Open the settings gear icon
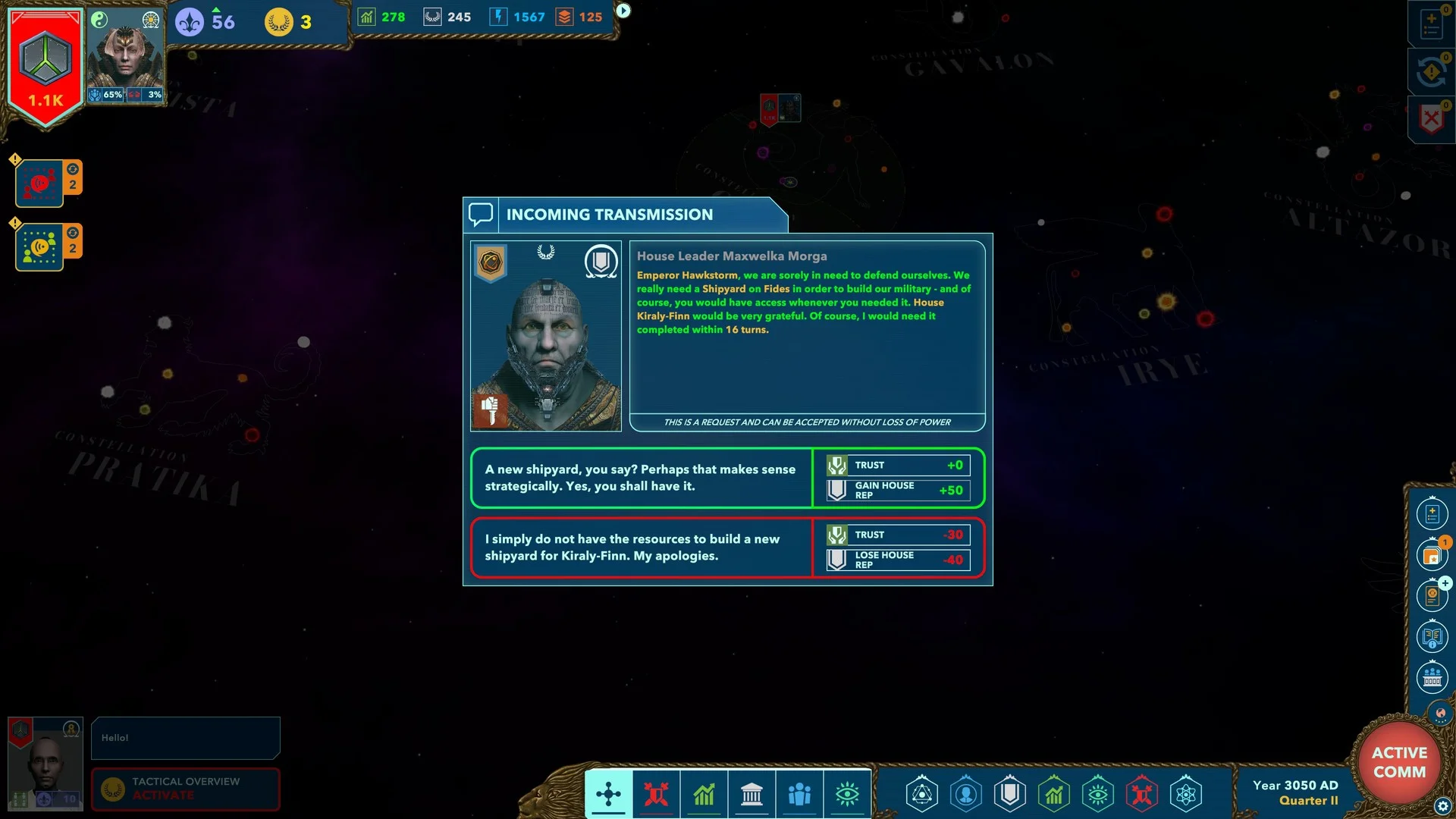This screenshot has width=1456, height=819. [1442, 806]
